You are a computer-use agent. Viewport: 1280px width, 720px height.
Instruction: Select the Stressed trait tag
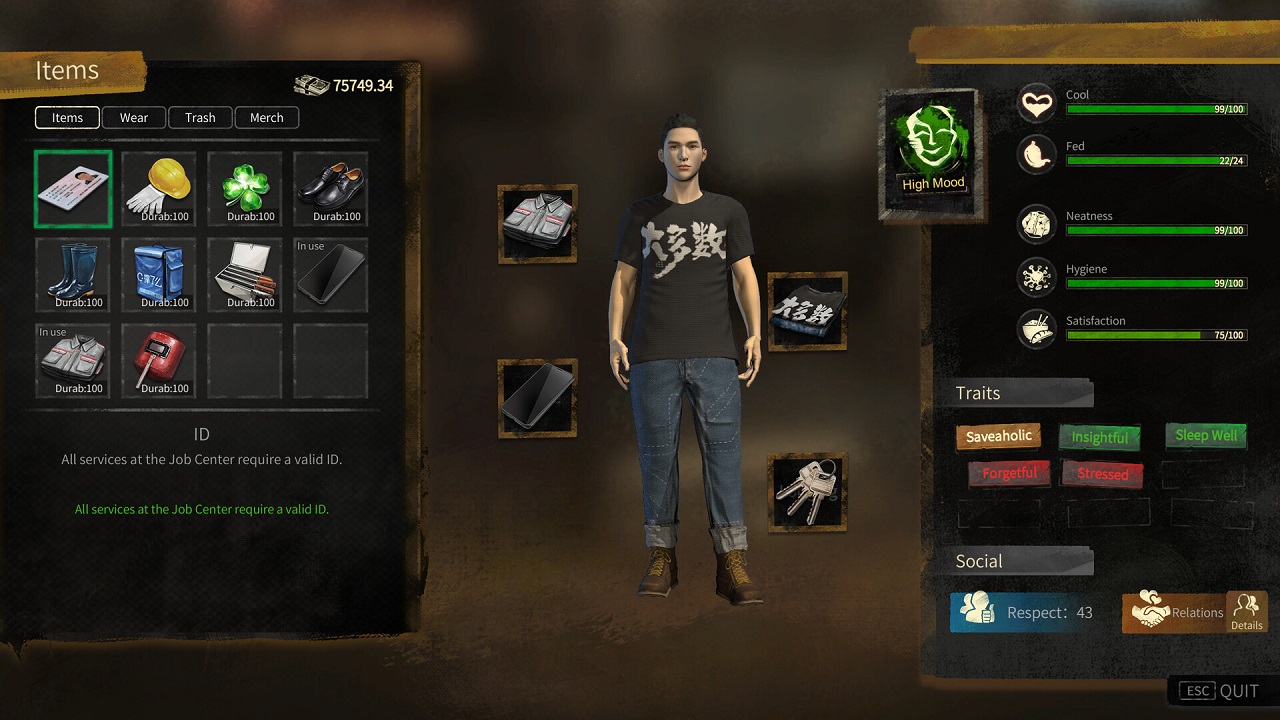click(x=1102, y=474)
